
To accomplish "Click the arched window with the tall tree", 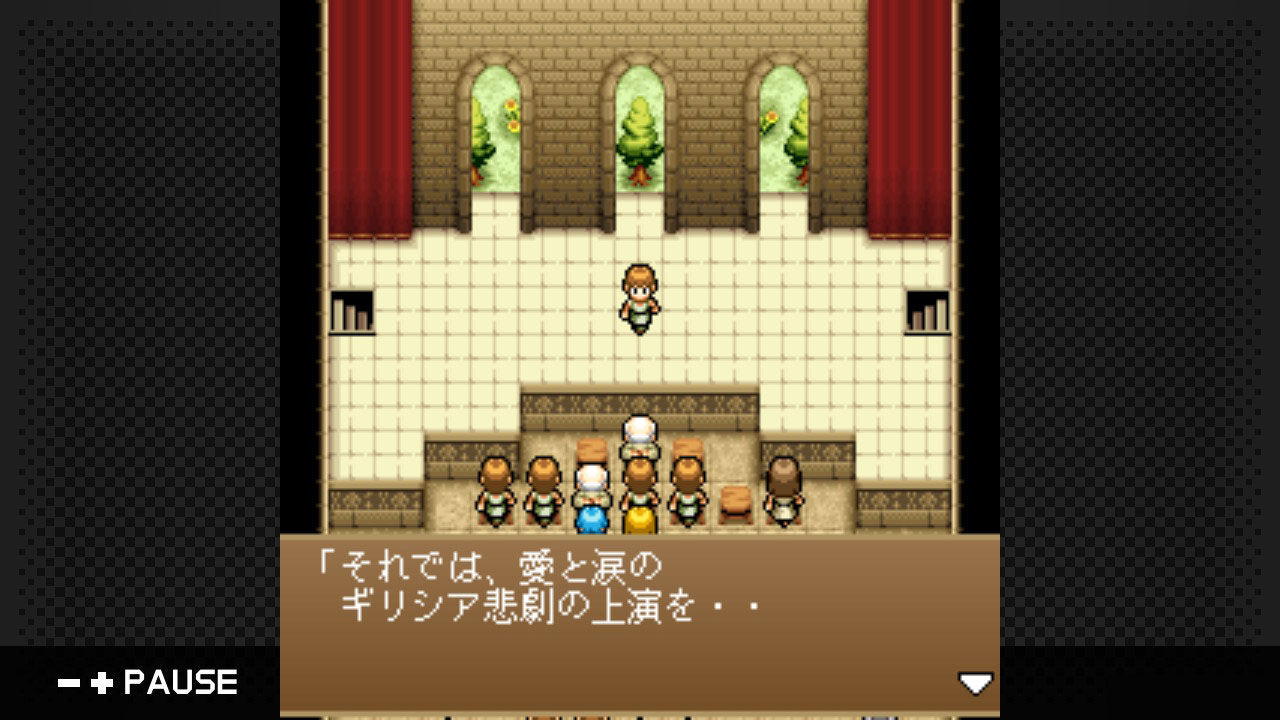I will coord(639,130).
